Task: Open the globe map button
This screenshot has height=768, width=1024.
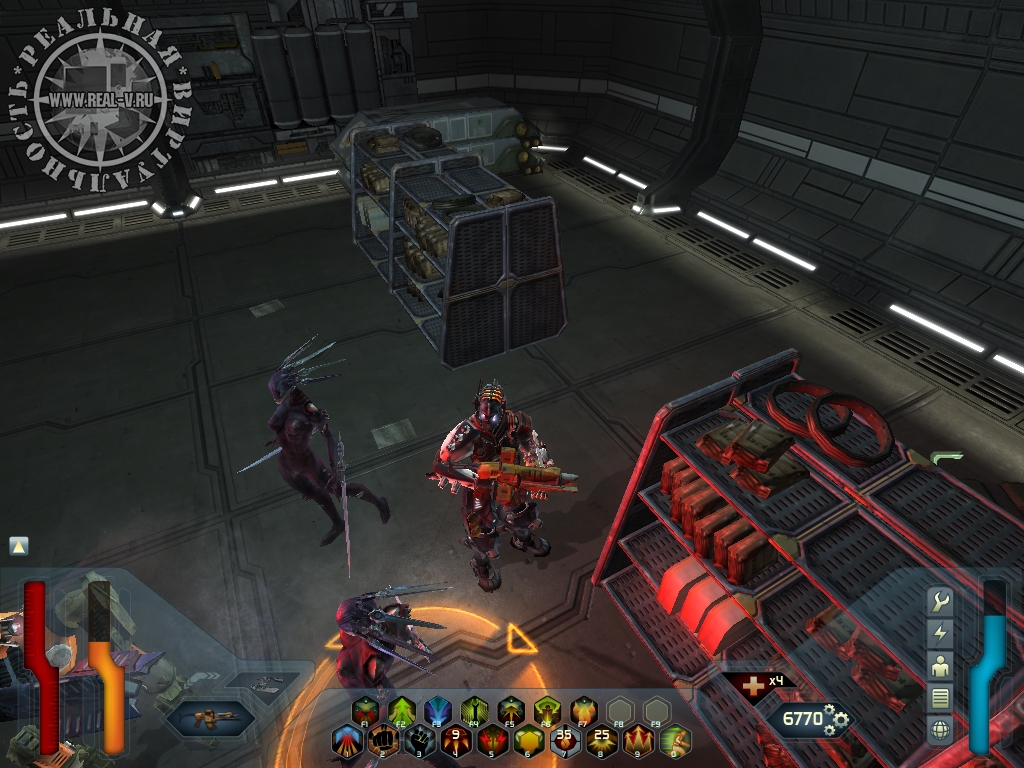Action: [x=939, y=730]
